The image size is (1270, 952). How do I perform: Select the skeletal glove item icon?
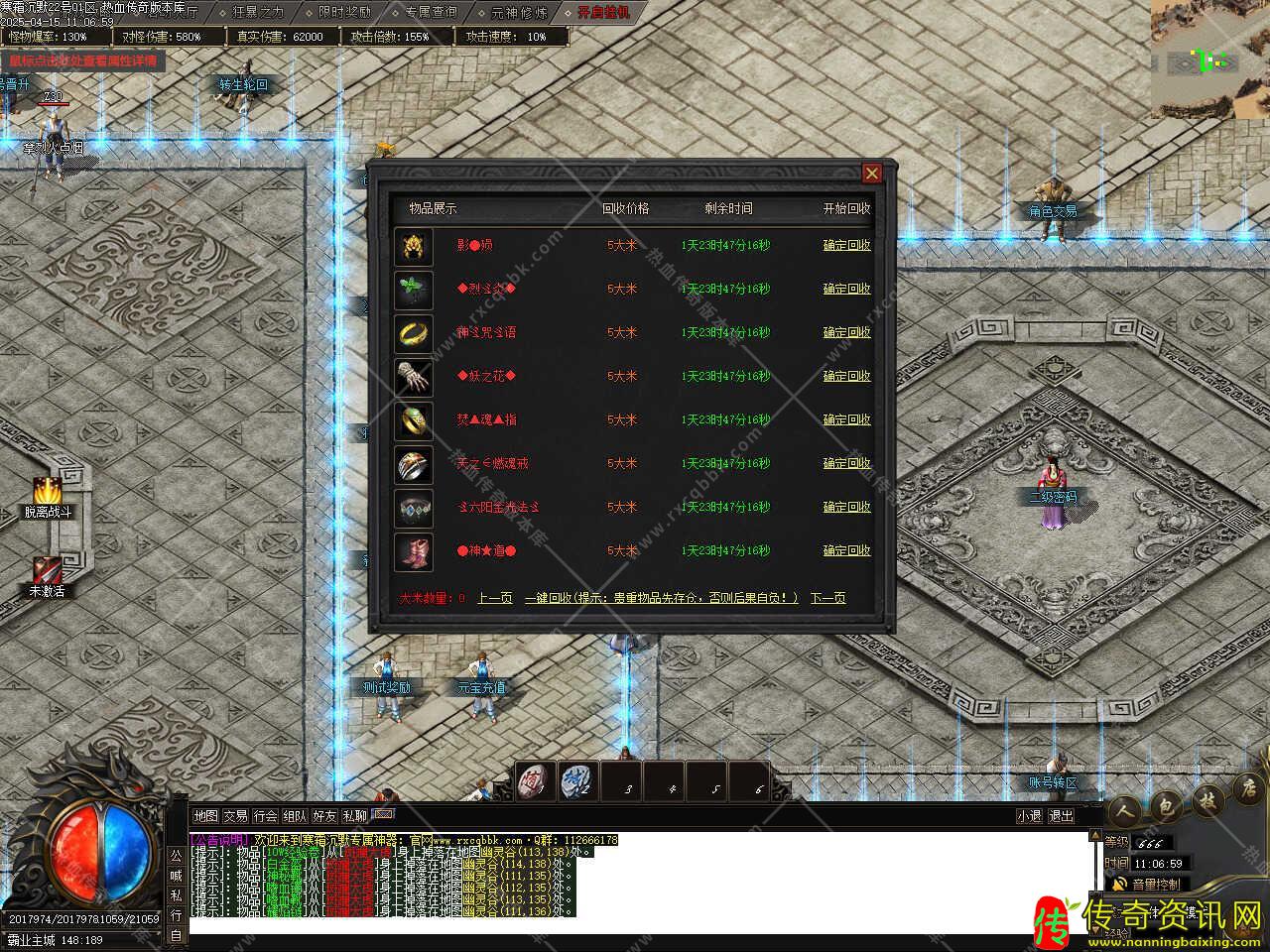pos(414,377)
